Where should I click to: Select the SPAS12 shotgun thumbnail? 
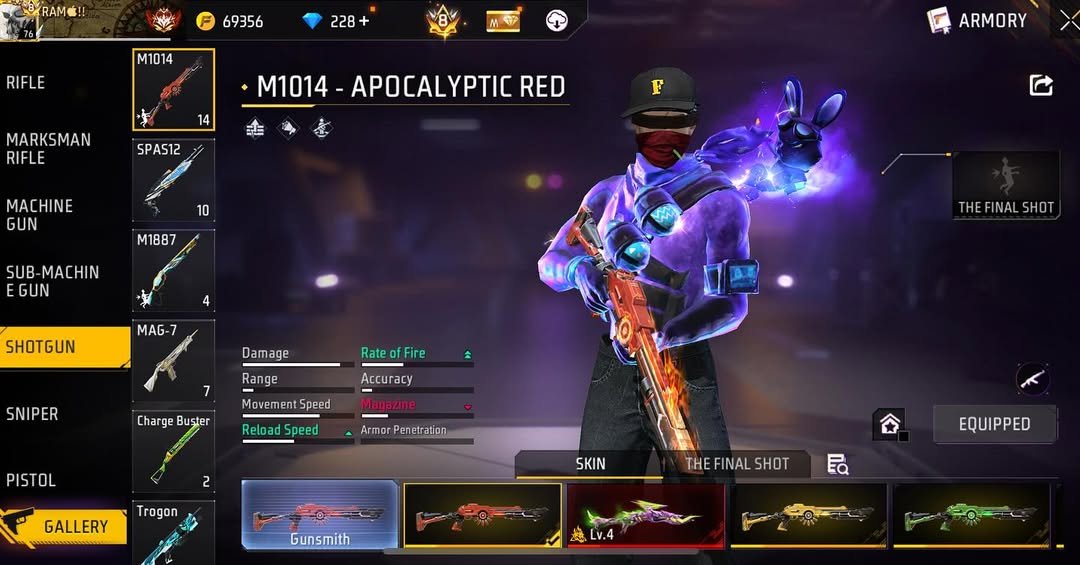(173, 180)
